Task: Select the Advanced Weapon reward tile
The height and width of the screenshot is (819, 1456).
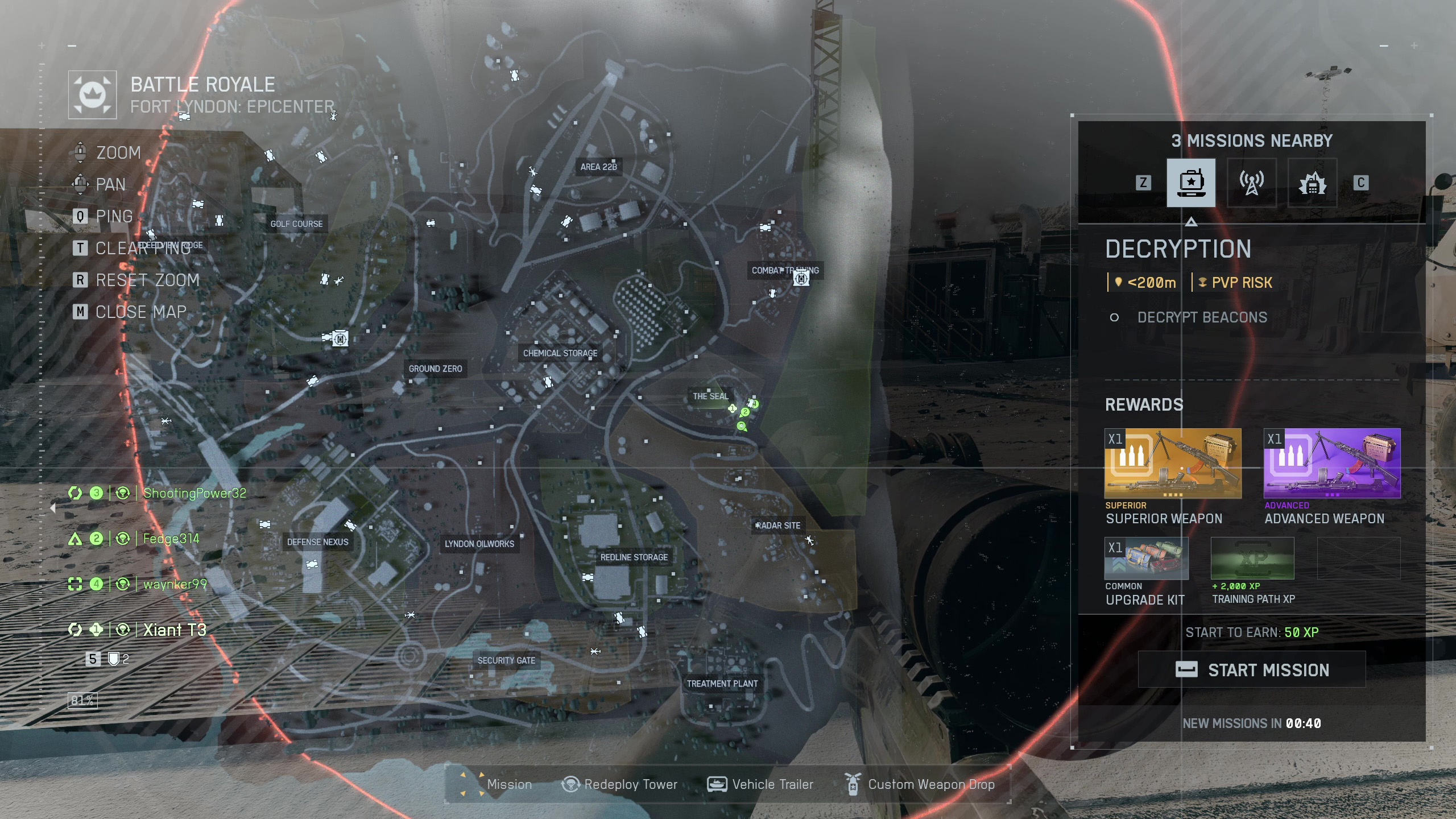Action: pos(1331,464)
